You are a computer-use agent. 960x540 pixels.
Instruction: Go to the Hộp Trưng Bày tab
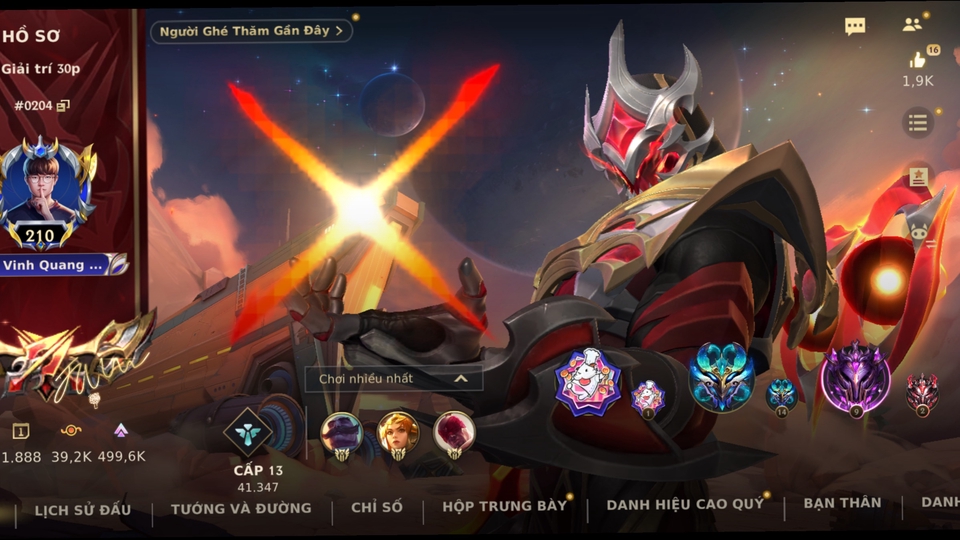coord(504,506)
